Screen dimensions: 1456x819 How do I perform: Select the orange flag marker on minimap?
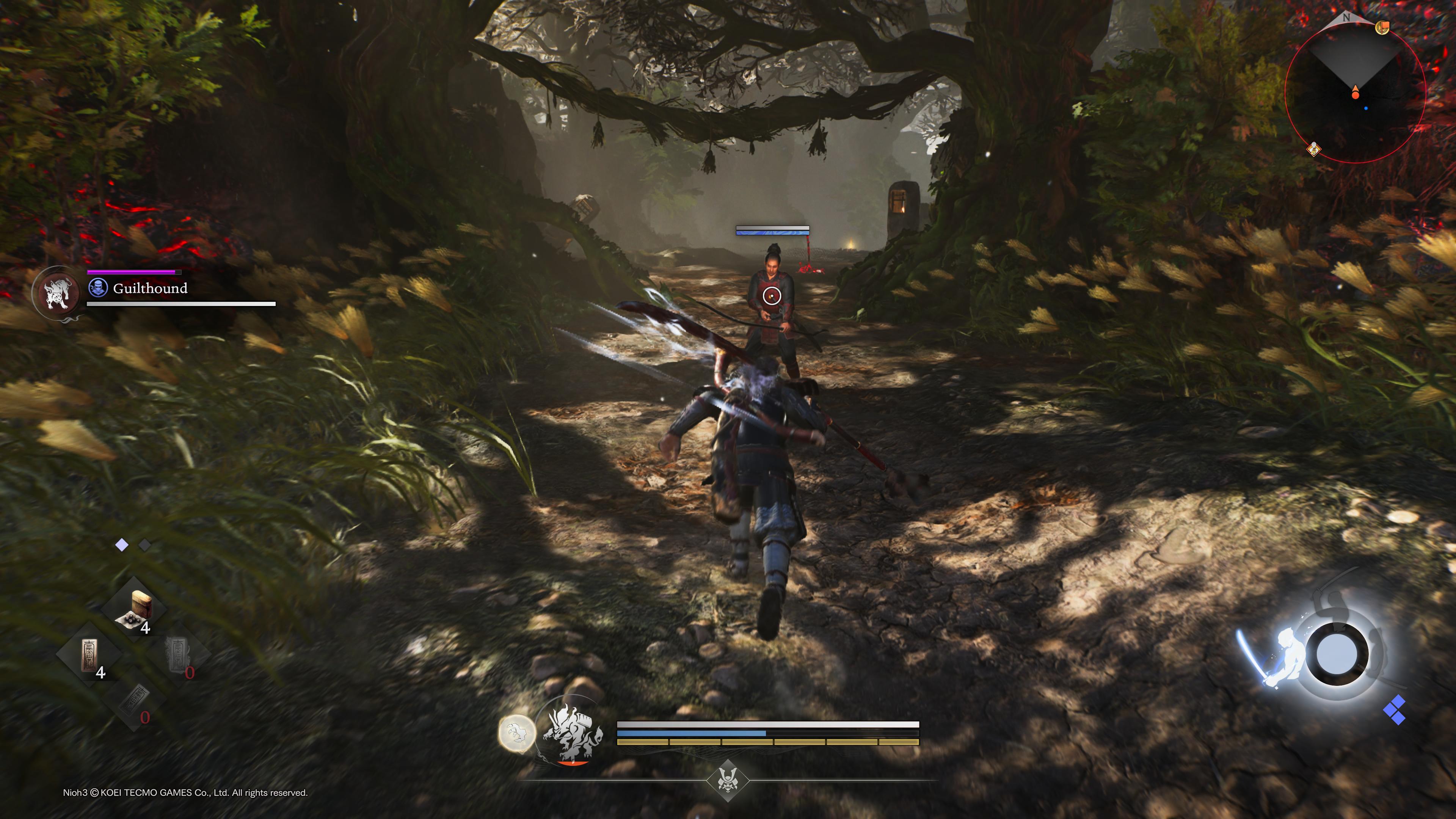[x=1382, y=27]
